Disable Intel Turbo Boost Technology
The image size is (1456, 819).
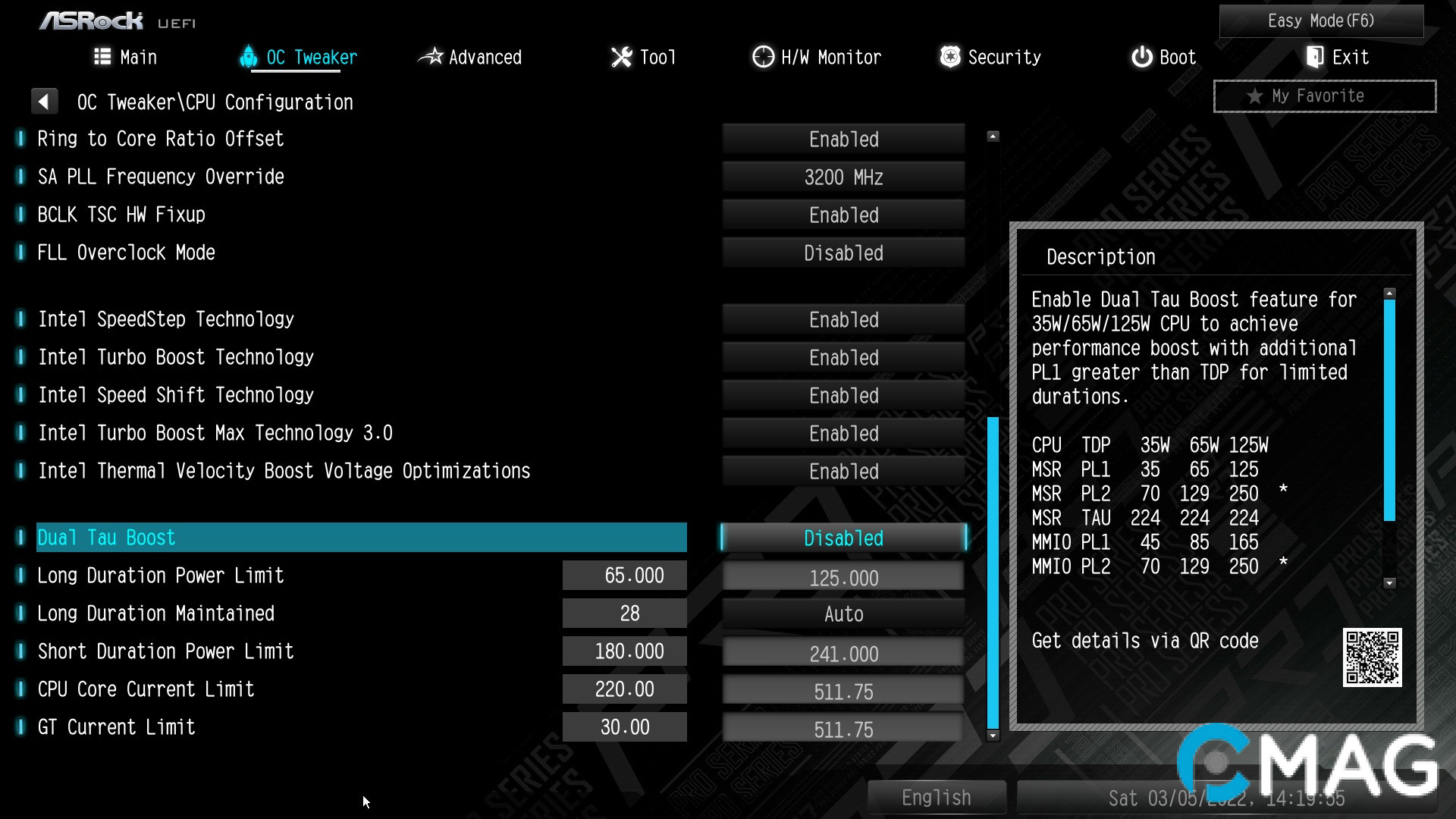[x=843, y=357]
